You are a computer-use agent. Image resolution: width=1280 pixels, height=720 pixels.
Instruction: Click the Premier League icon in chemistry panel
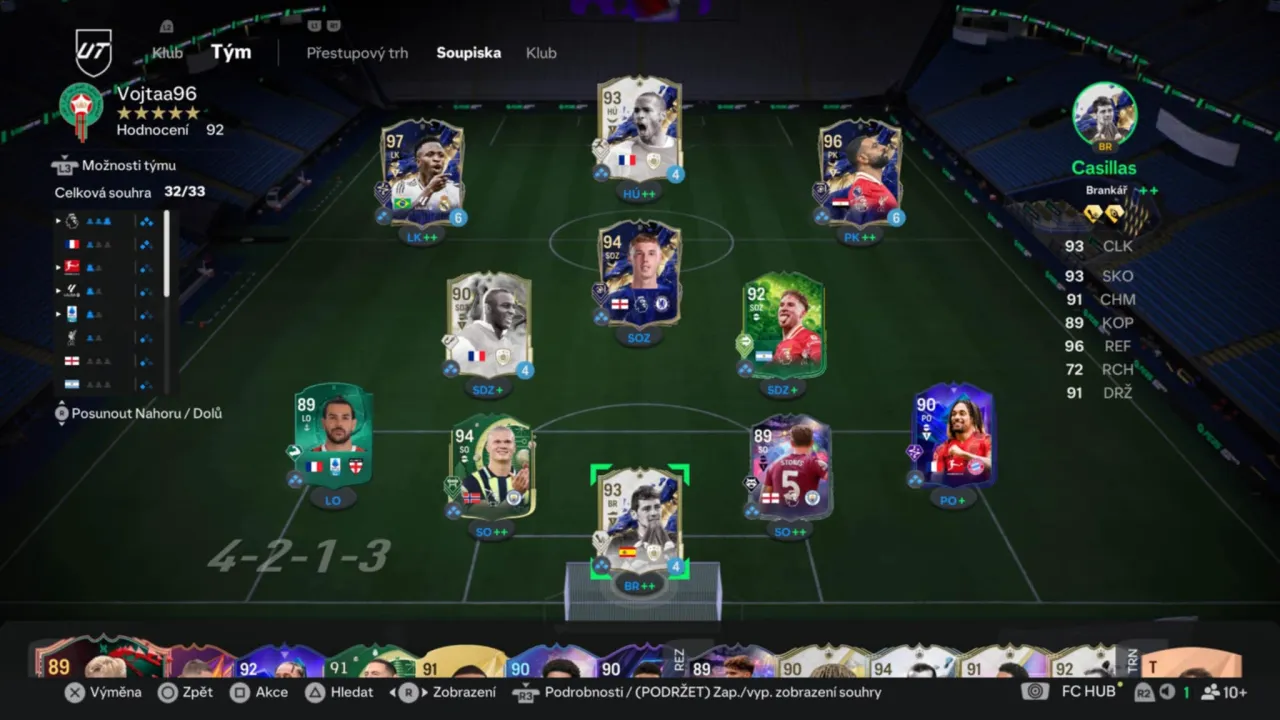point(72,220)
